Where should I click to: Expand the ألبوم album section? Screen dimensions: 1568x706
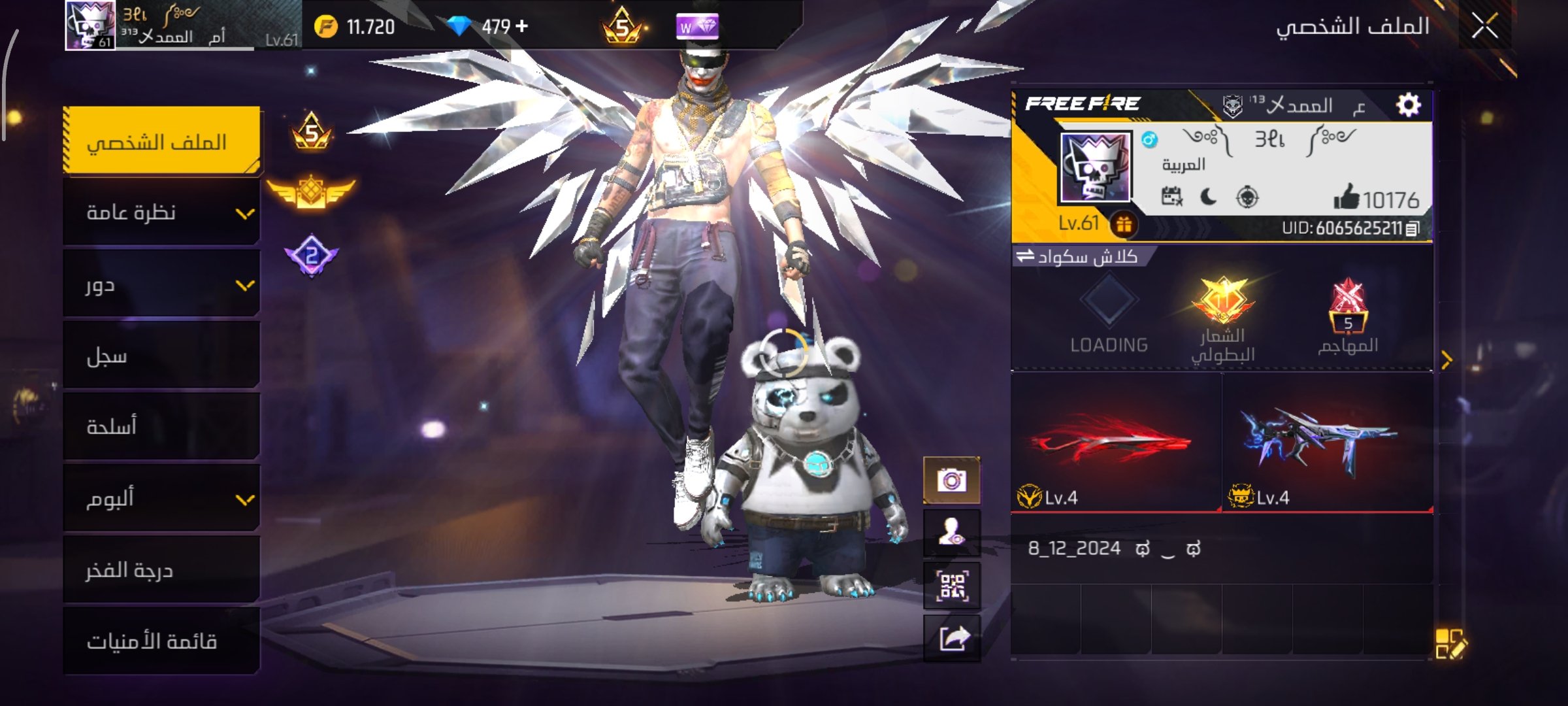[162, 499]
